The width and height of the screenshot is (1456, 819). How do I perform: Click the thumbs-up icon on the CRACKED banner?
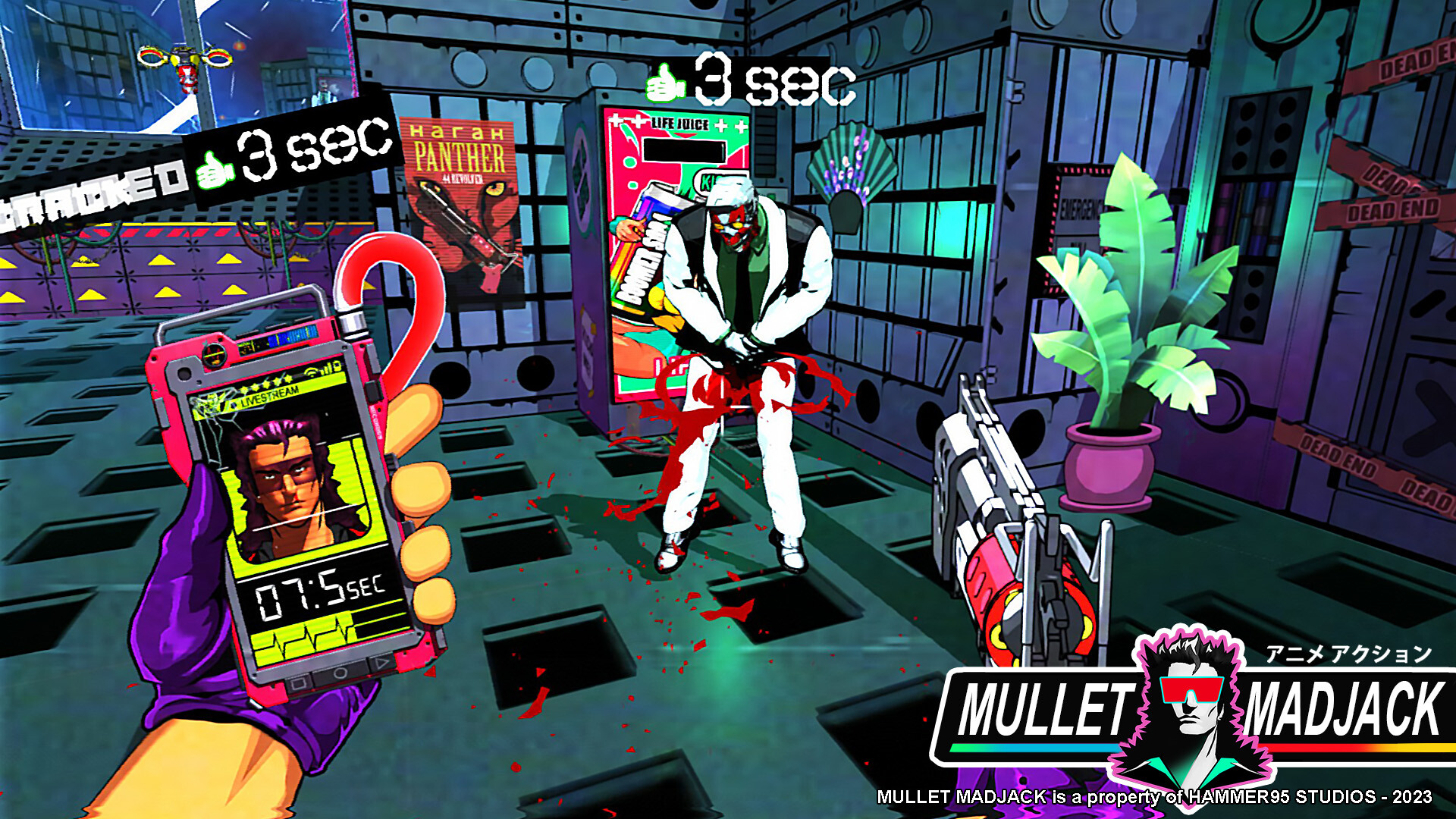pos(213,169)
